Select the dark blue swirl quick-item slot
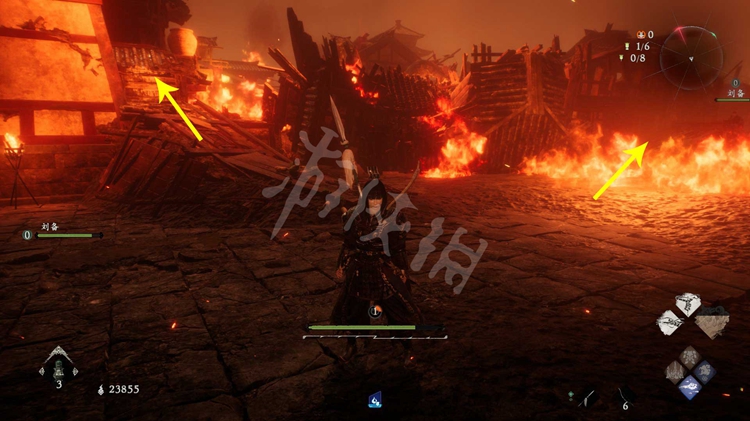Image resolution: width=750 pixels, height=421 pixels. click(x=703, y=372)
